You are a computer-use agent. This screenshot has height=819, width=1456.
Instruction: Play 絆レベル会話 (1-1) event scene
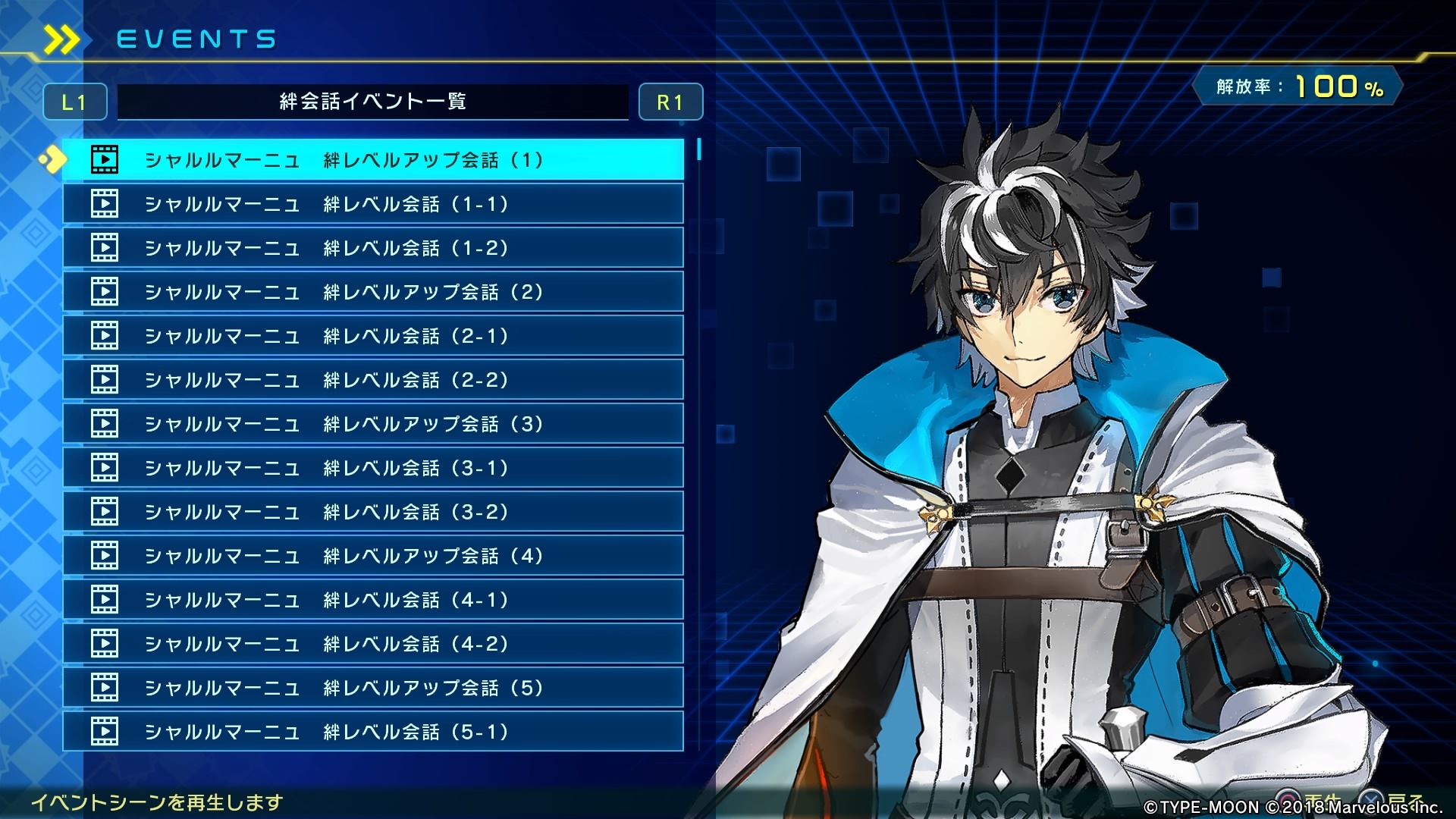pyautogui.click(x=372, y=204)
